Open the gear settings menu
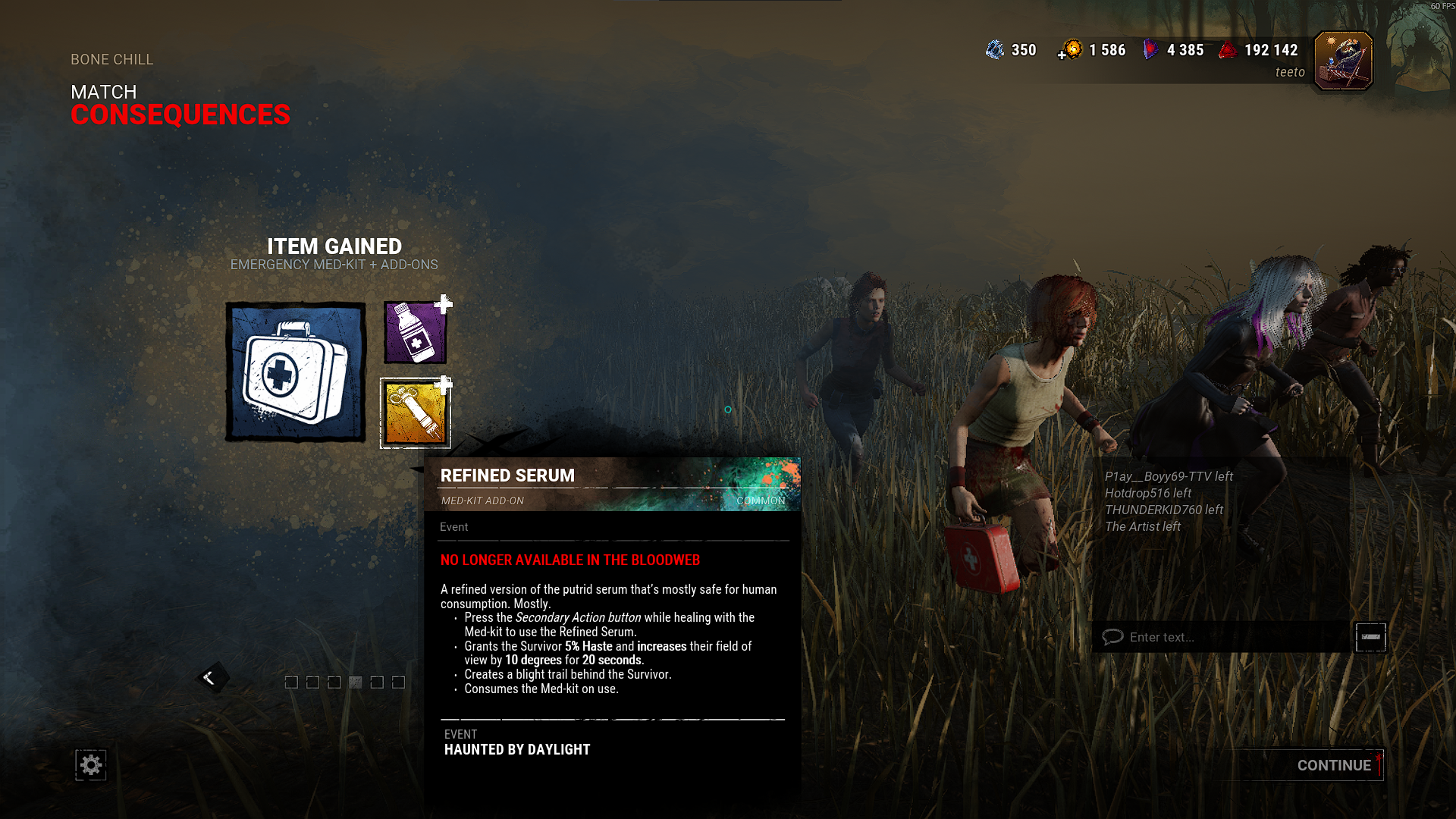1456x819 pixels. (91, 765)
